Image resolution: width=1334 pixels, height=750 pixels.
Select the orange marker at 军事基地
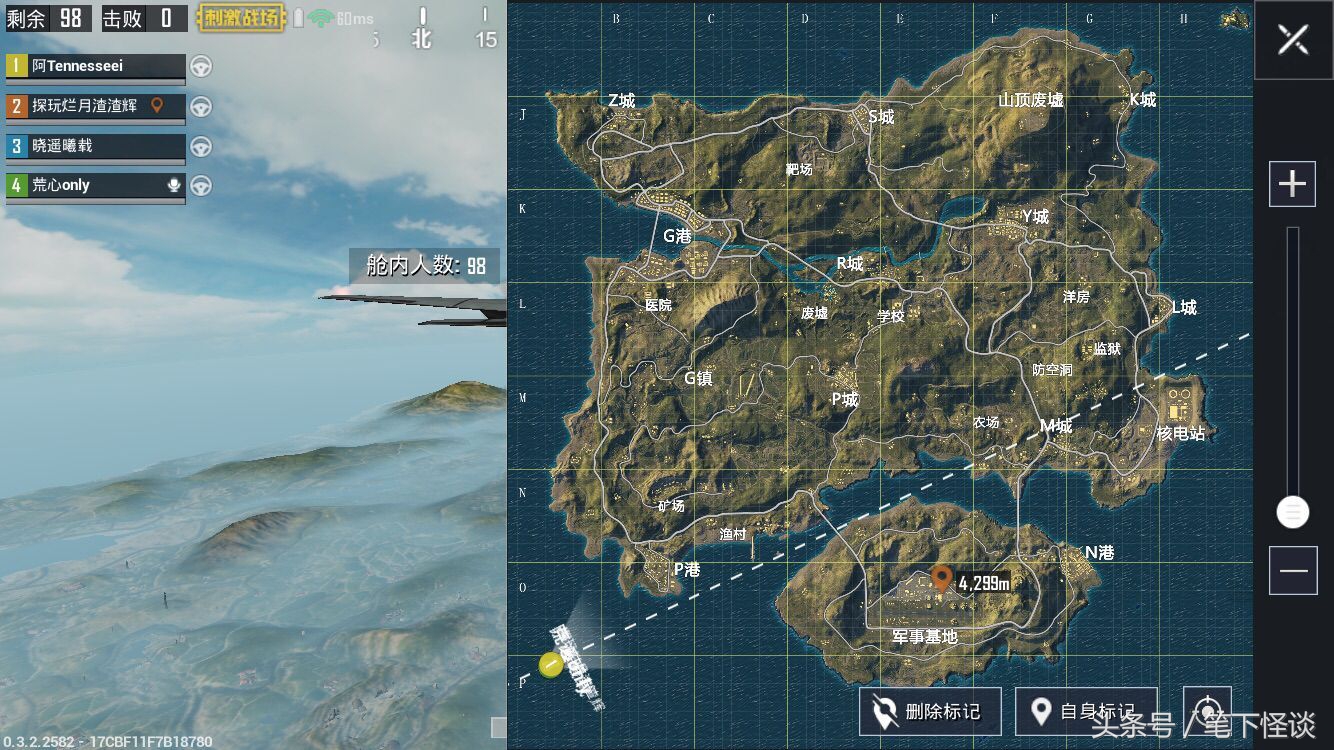pos(941,578)
